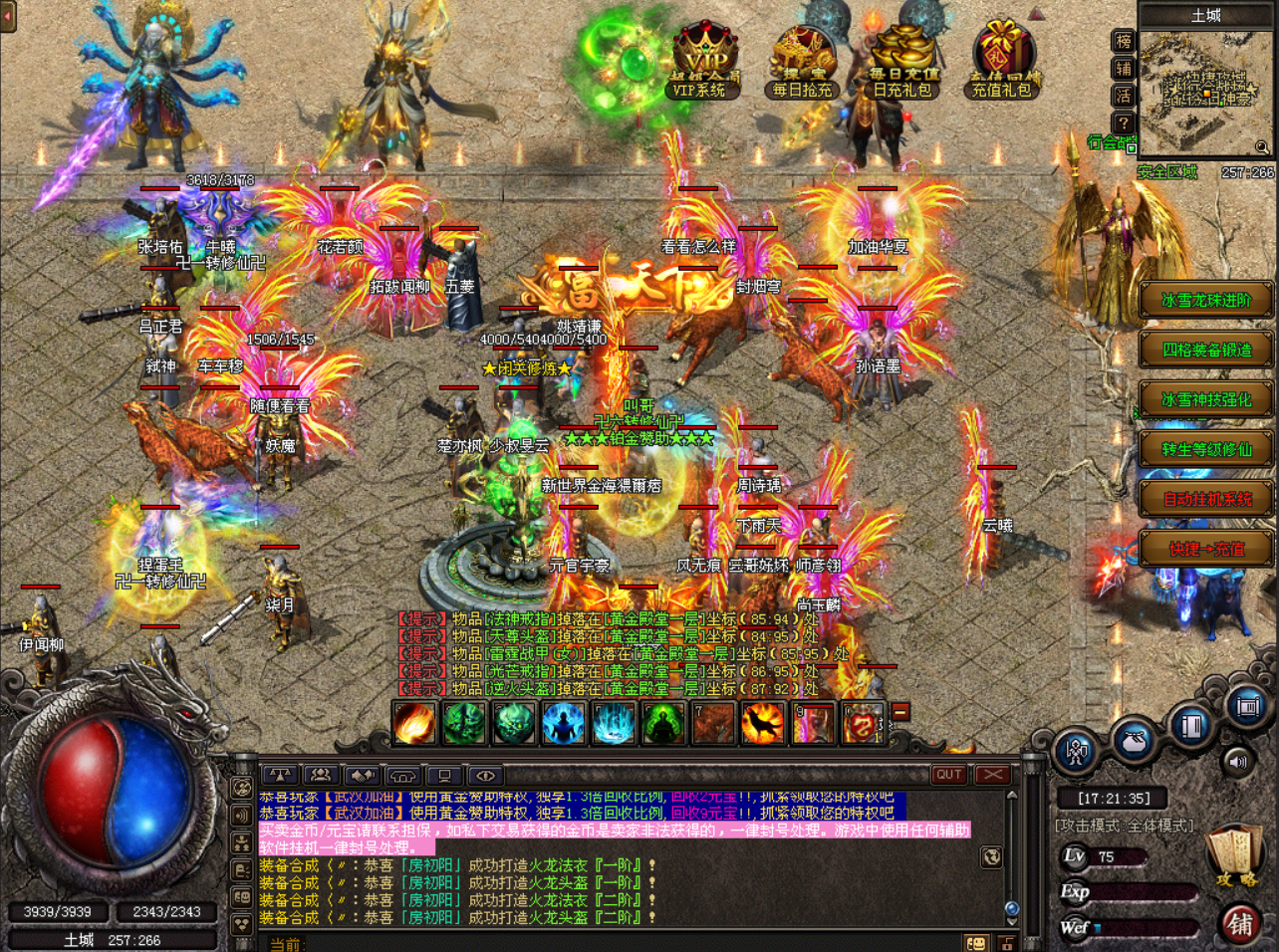Click the OUT button above chat
Screen dimensions: 1279x952
[x=948, y=775]
